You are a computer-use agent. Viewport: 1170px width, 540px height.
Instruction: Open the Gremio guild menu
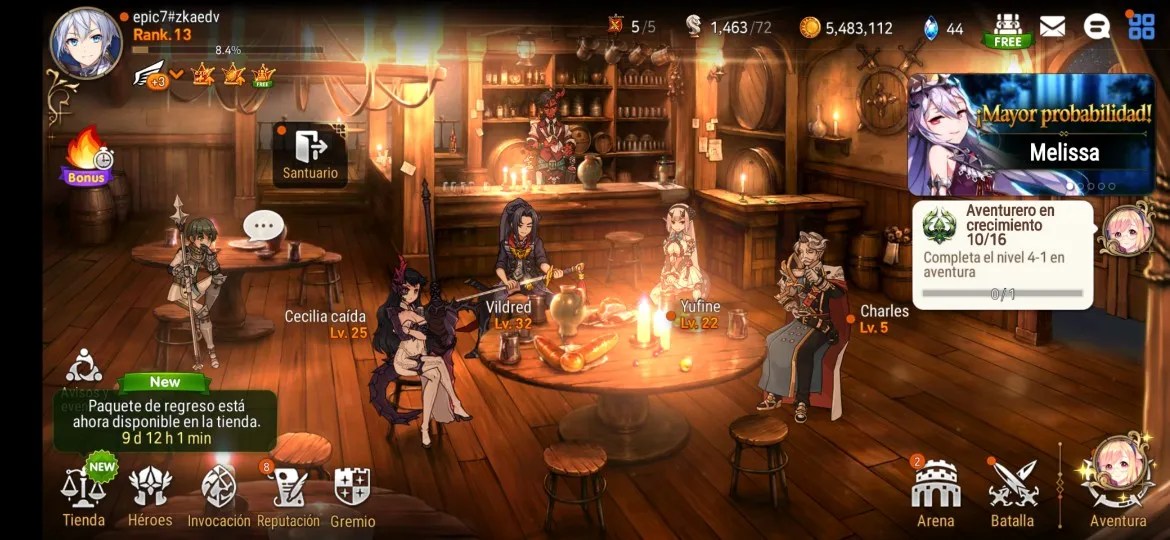point(352,496)
